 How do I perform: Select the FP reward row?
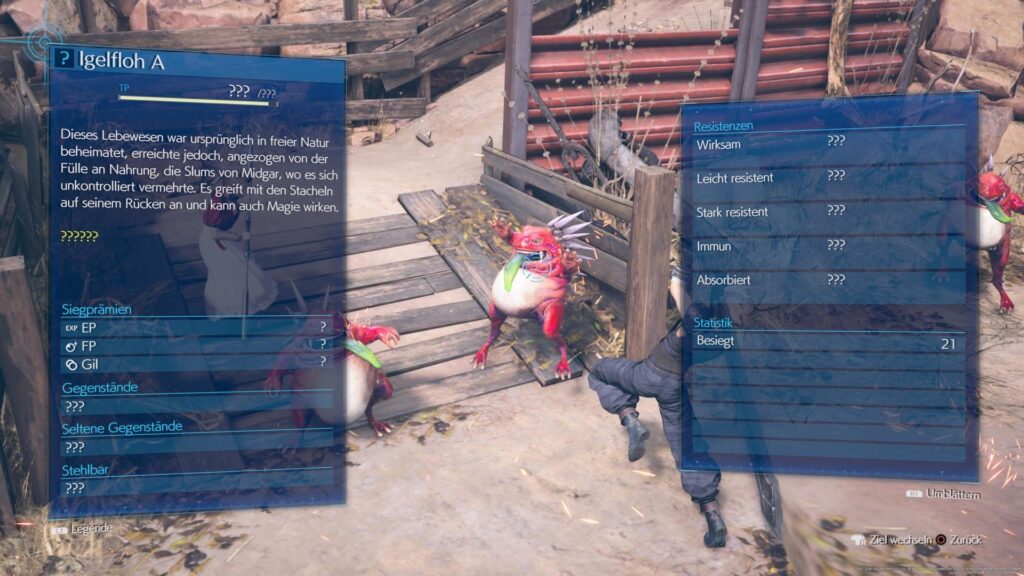click(196, 345)
